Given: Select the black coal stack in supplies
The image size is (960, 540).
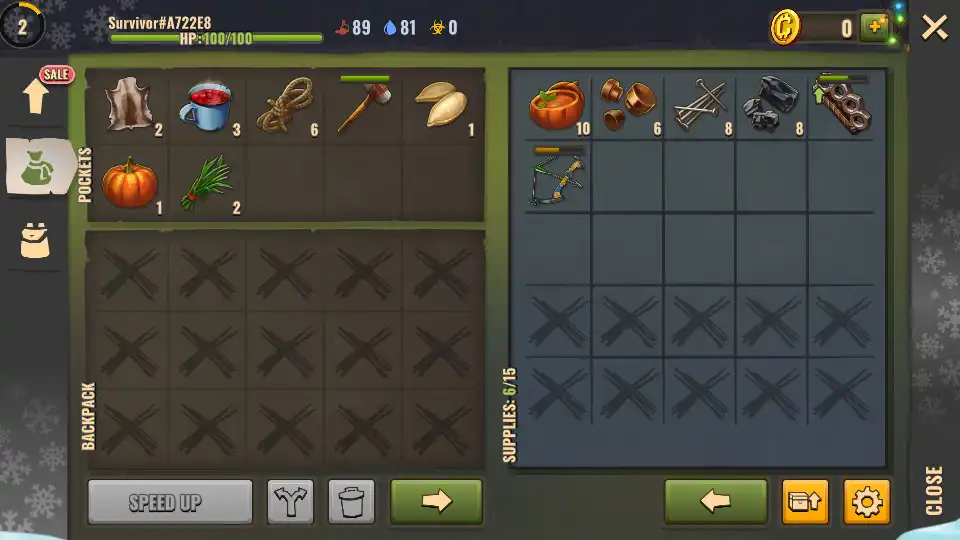Looking at the screenshot, I should 771,106.
